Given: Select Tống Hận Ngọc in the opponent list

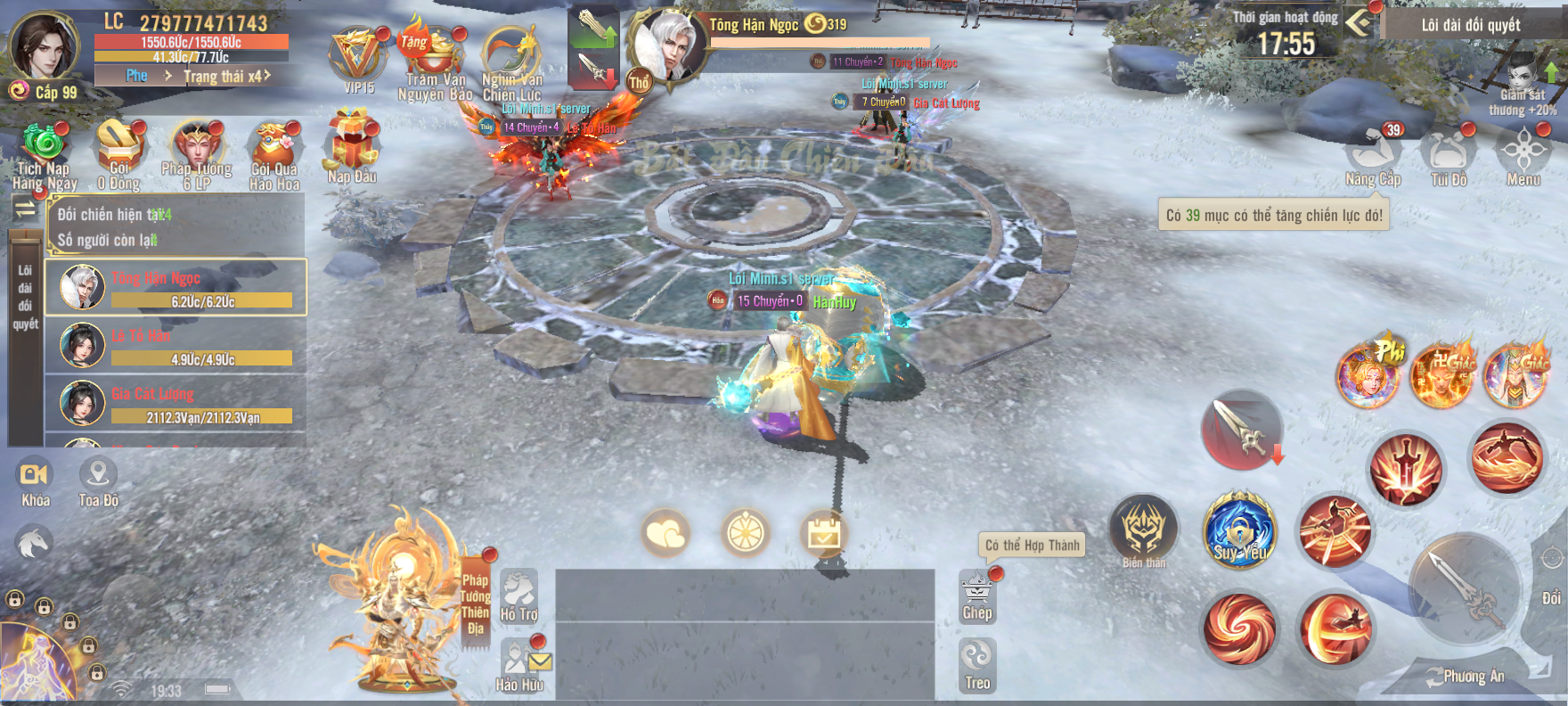Looking at the screenshot, I should click(x=176, y=288).
